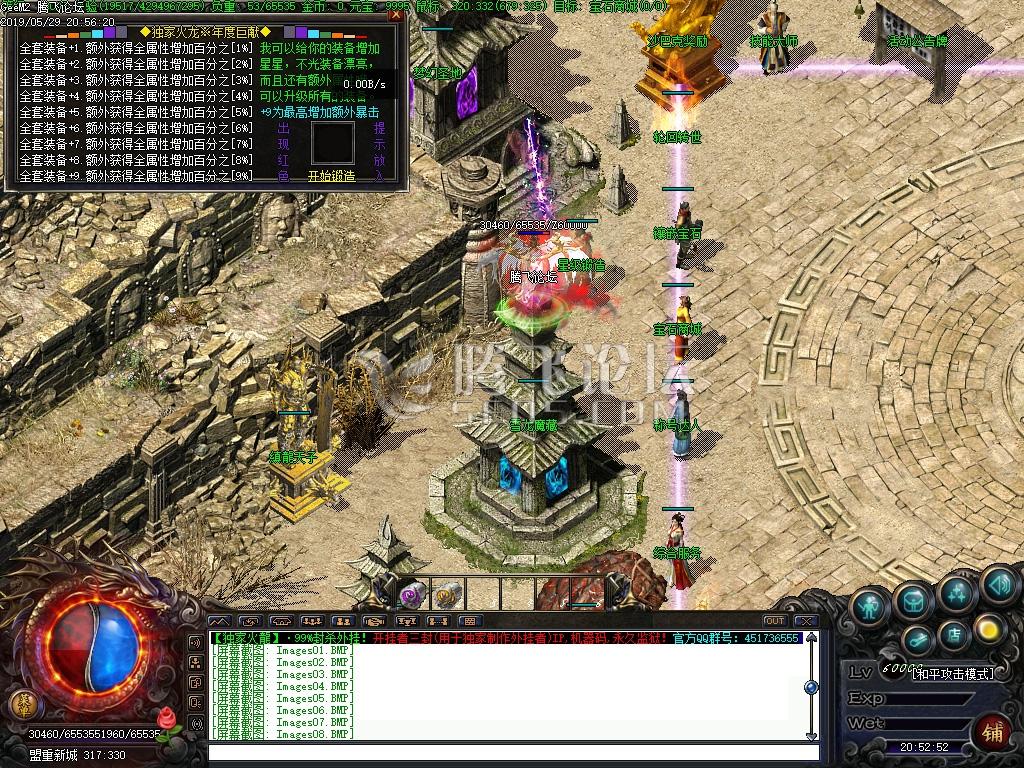Click the red 铺 stall button
This screenshot has height=768, width=1024.
coord(992,730)
